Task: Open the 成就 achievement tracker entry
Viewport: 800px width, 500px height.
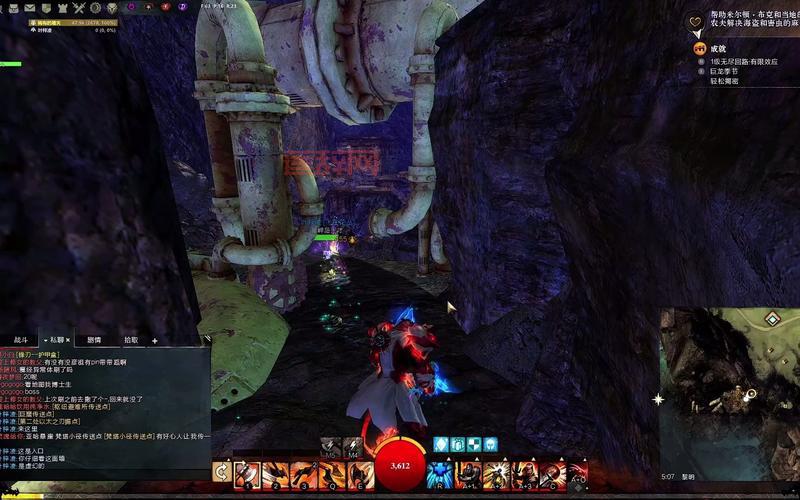Action: 717,48
